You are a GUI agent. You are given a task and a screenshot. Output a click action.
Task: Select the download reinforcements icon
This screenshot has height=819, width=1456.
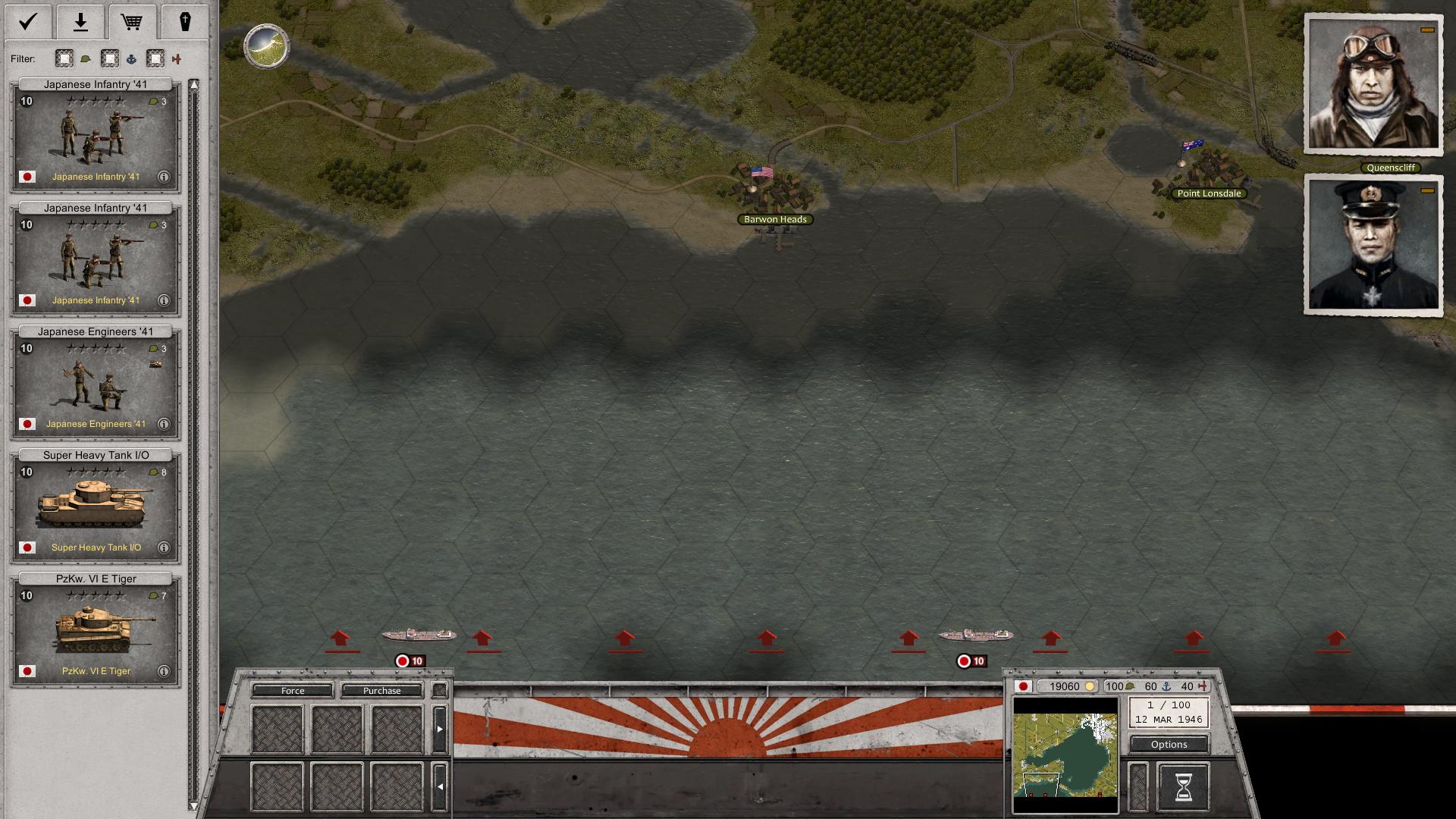(x=80, y=21)
